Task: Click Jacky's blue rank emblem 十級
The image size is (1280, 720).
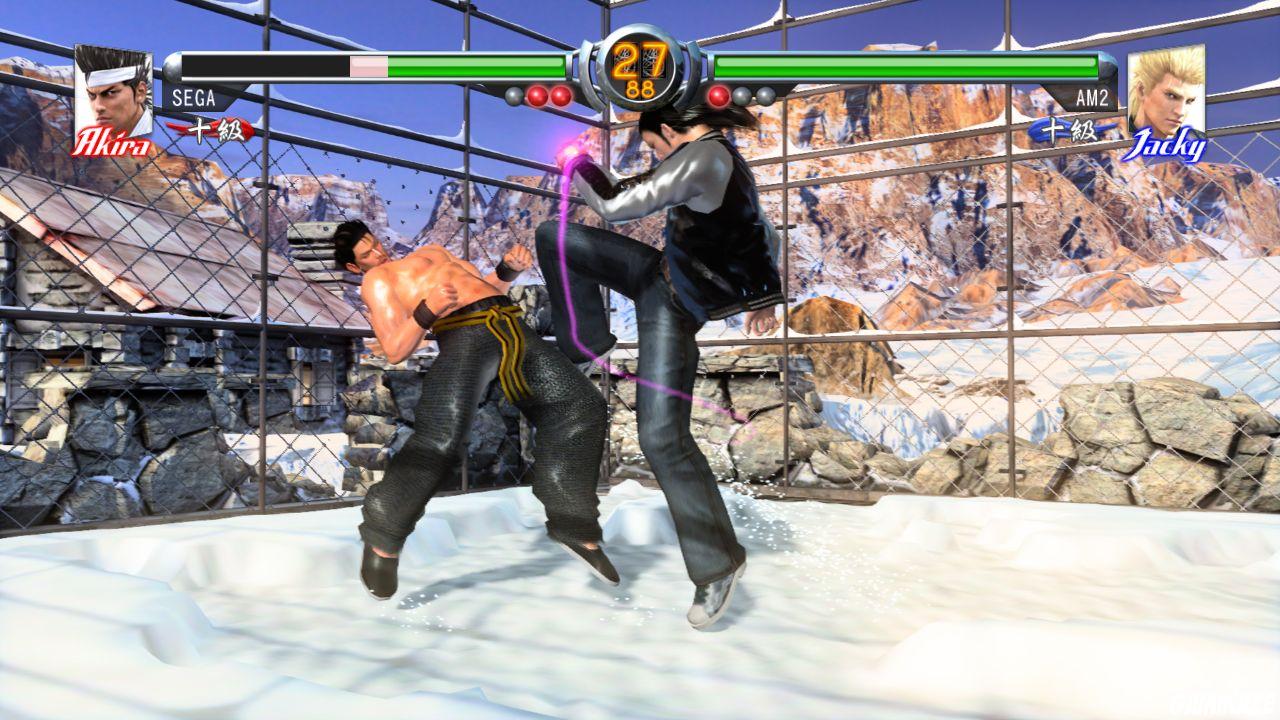Action: (1070, 130)
